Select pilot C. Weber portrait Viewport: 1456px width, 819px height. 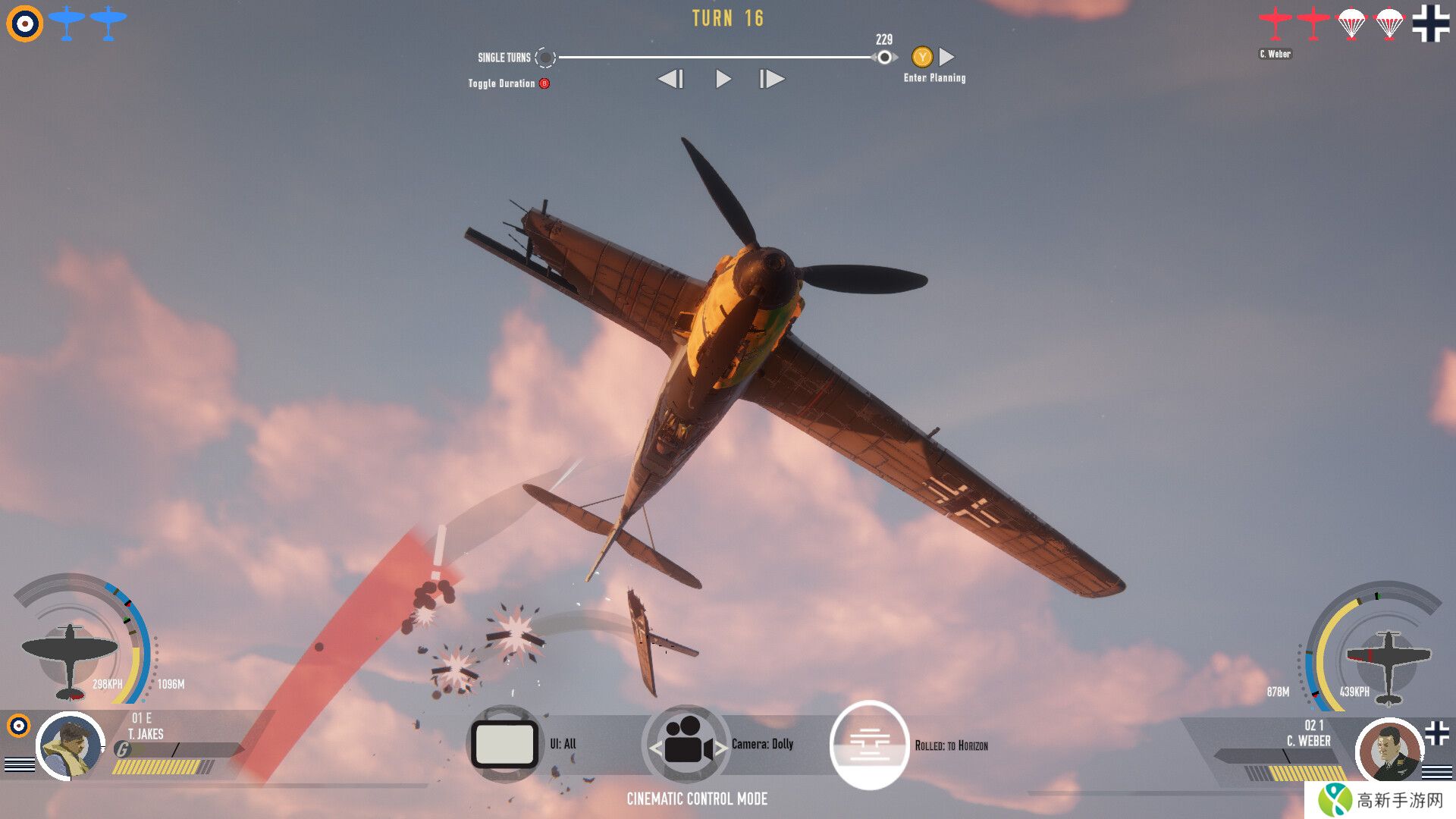1389,751
